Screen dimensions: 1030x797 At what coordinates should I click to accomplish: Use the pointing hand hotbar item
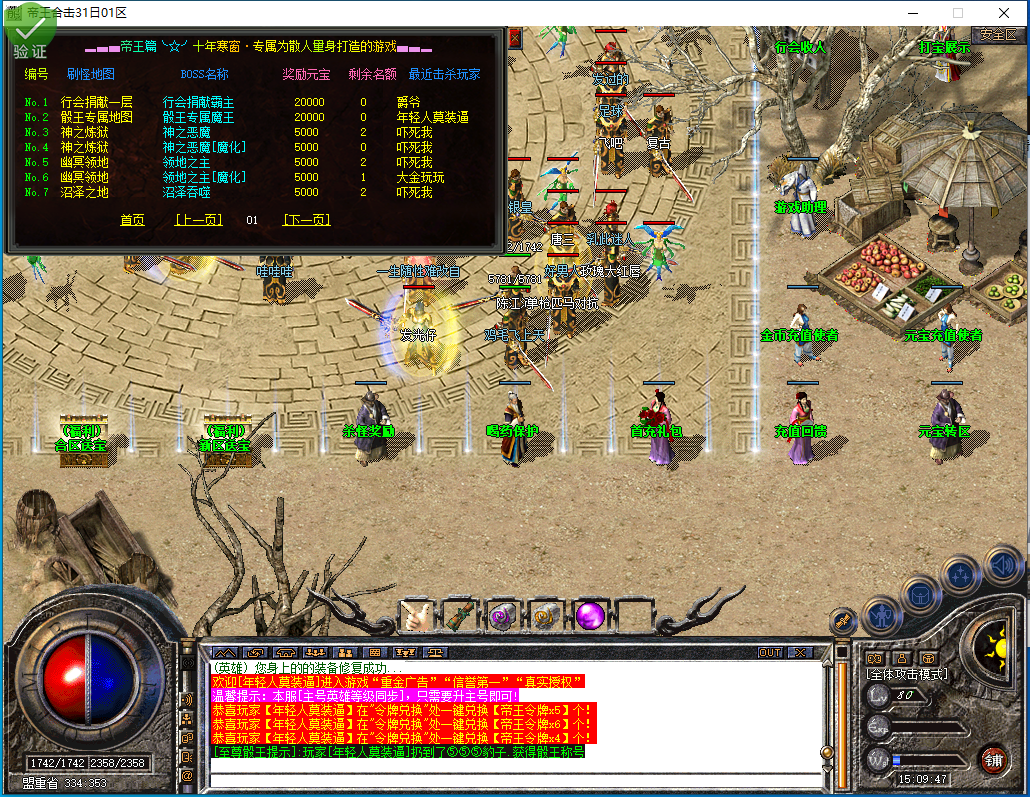[x=416, y=615]
